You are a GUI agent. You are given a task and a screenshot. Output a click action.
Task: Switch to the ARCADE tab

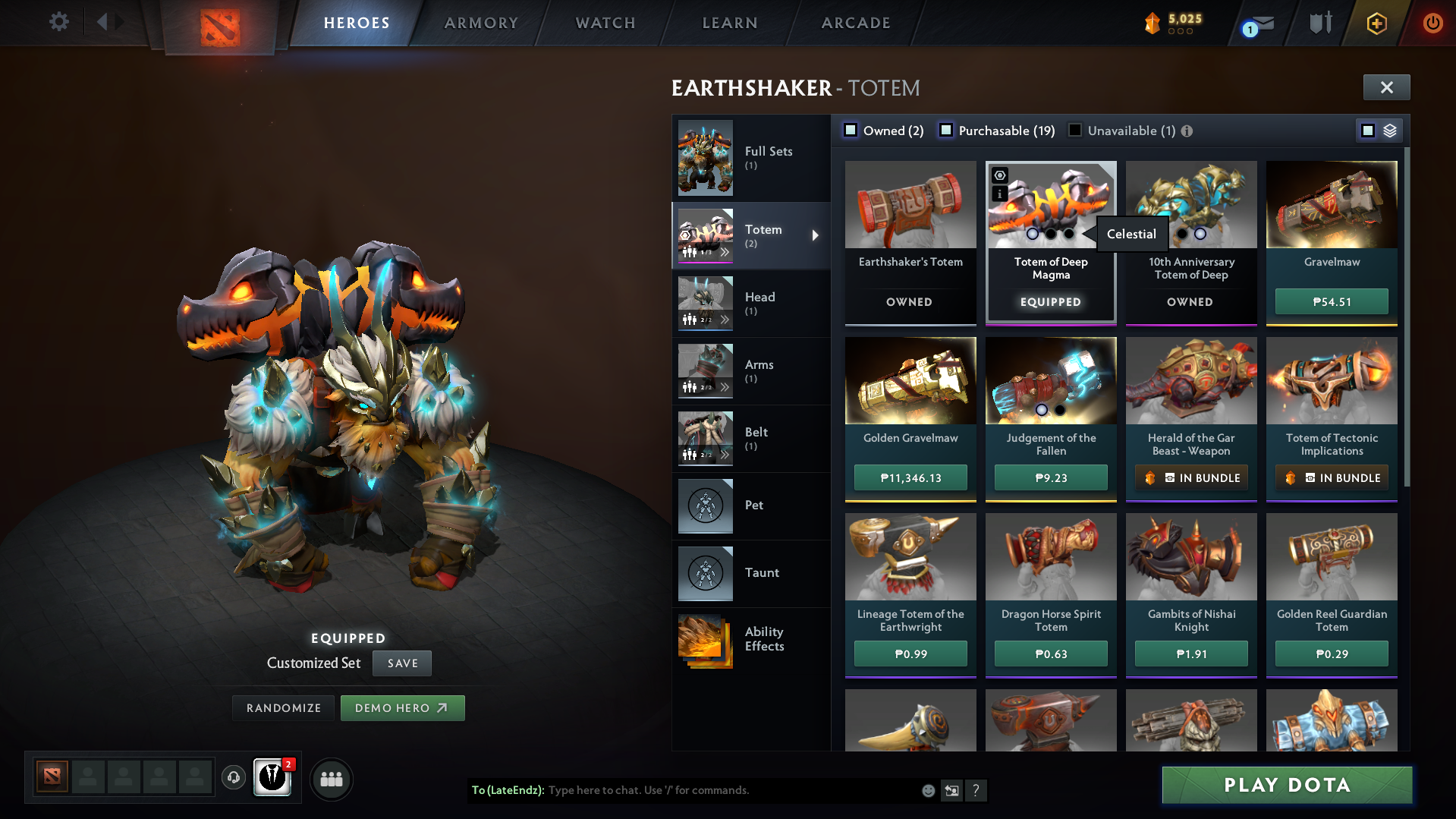pyautogui.click(x=855, y=23)
